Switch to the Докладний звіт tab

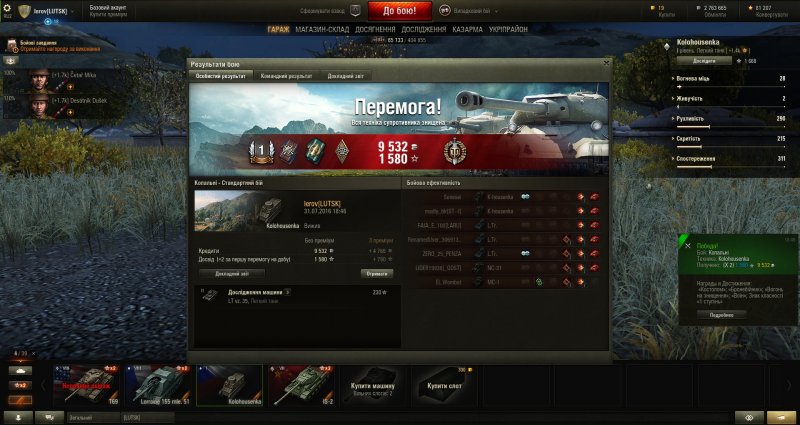tap(346, 76)
